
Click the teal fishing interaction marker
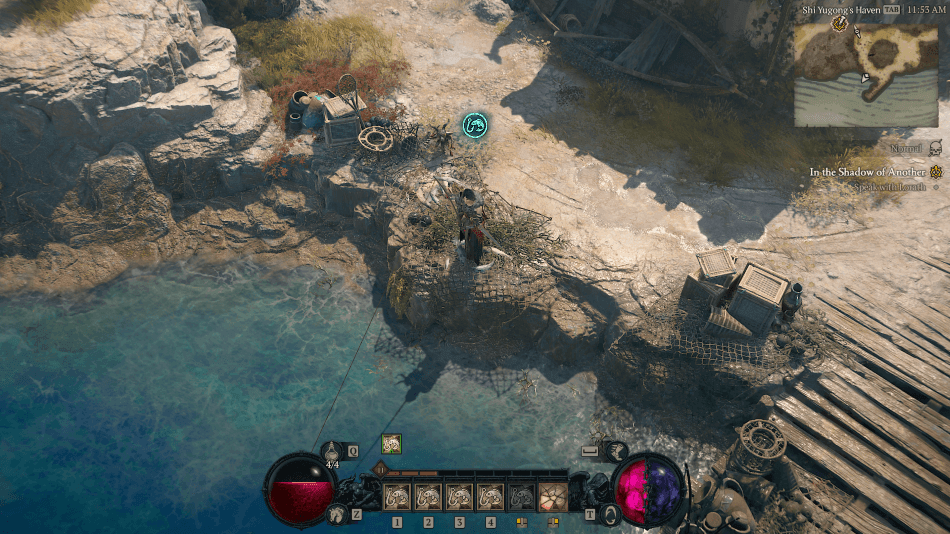[475, 125]
